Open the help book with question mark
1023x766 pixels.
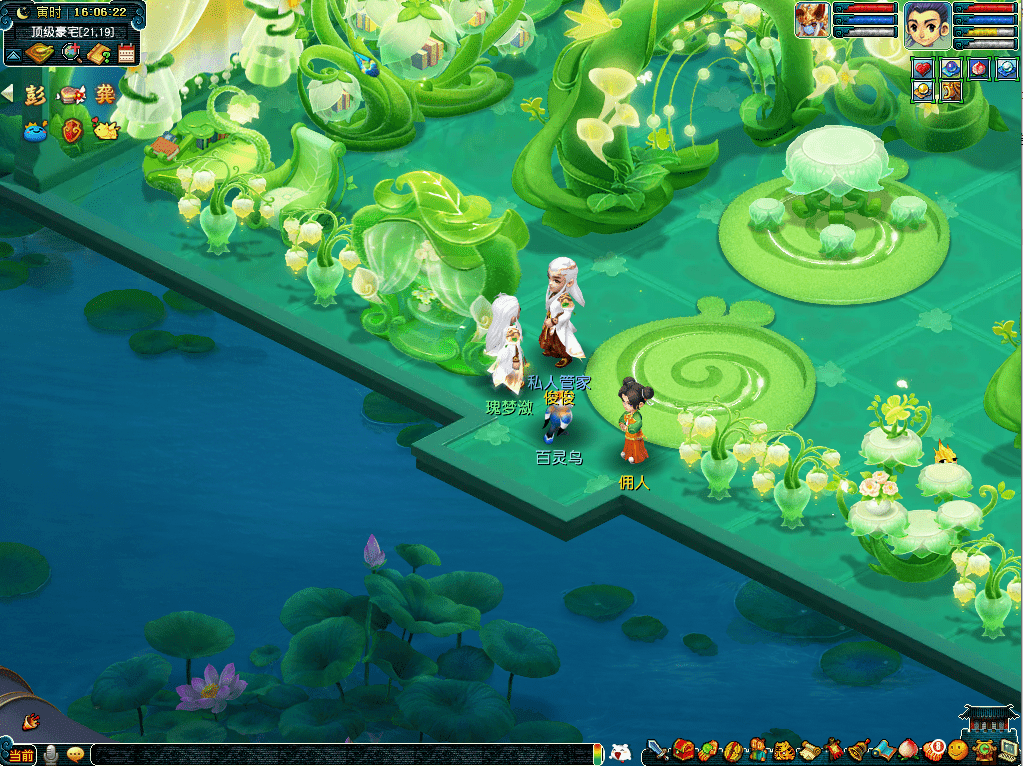pos(98,54)
